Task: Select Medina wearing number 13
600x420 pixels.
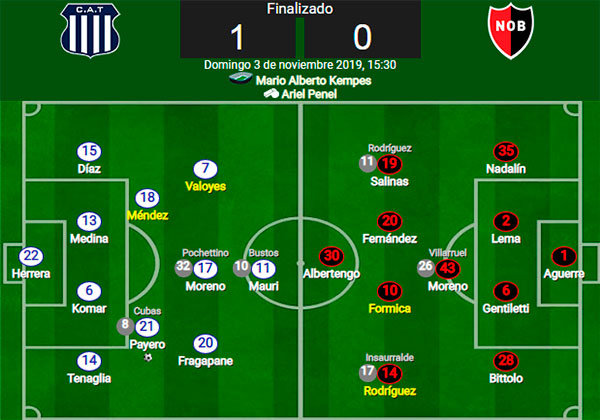Action: point(89,221)
